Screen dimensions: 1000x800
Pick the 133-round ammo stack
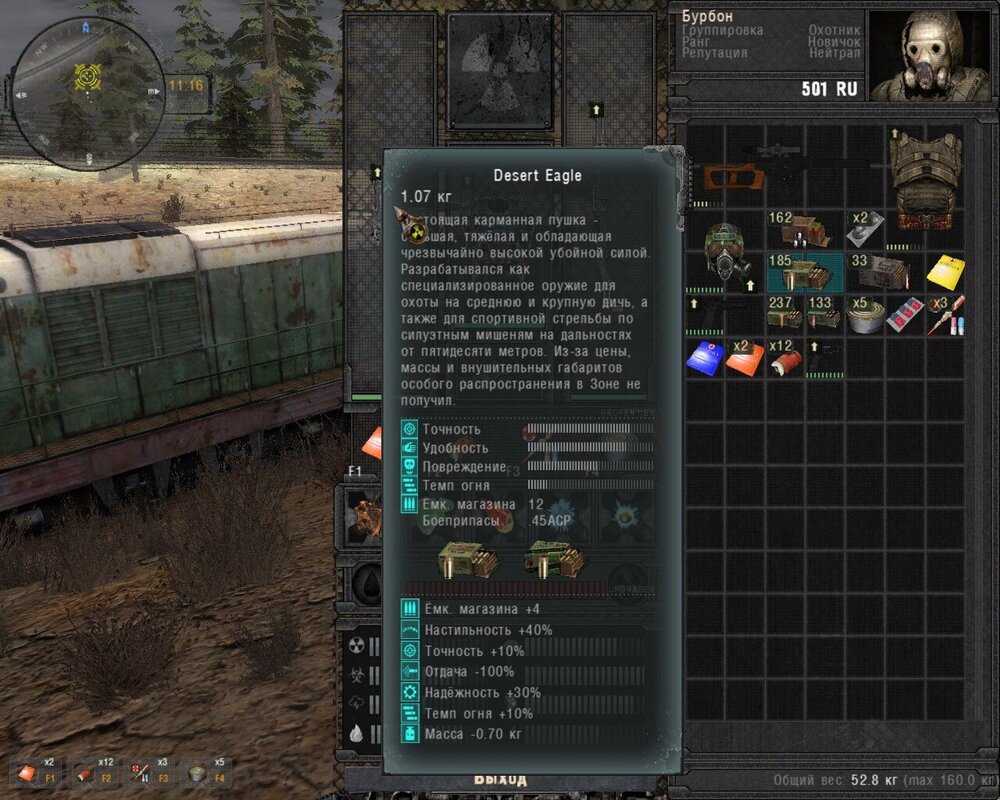(825, 314)
